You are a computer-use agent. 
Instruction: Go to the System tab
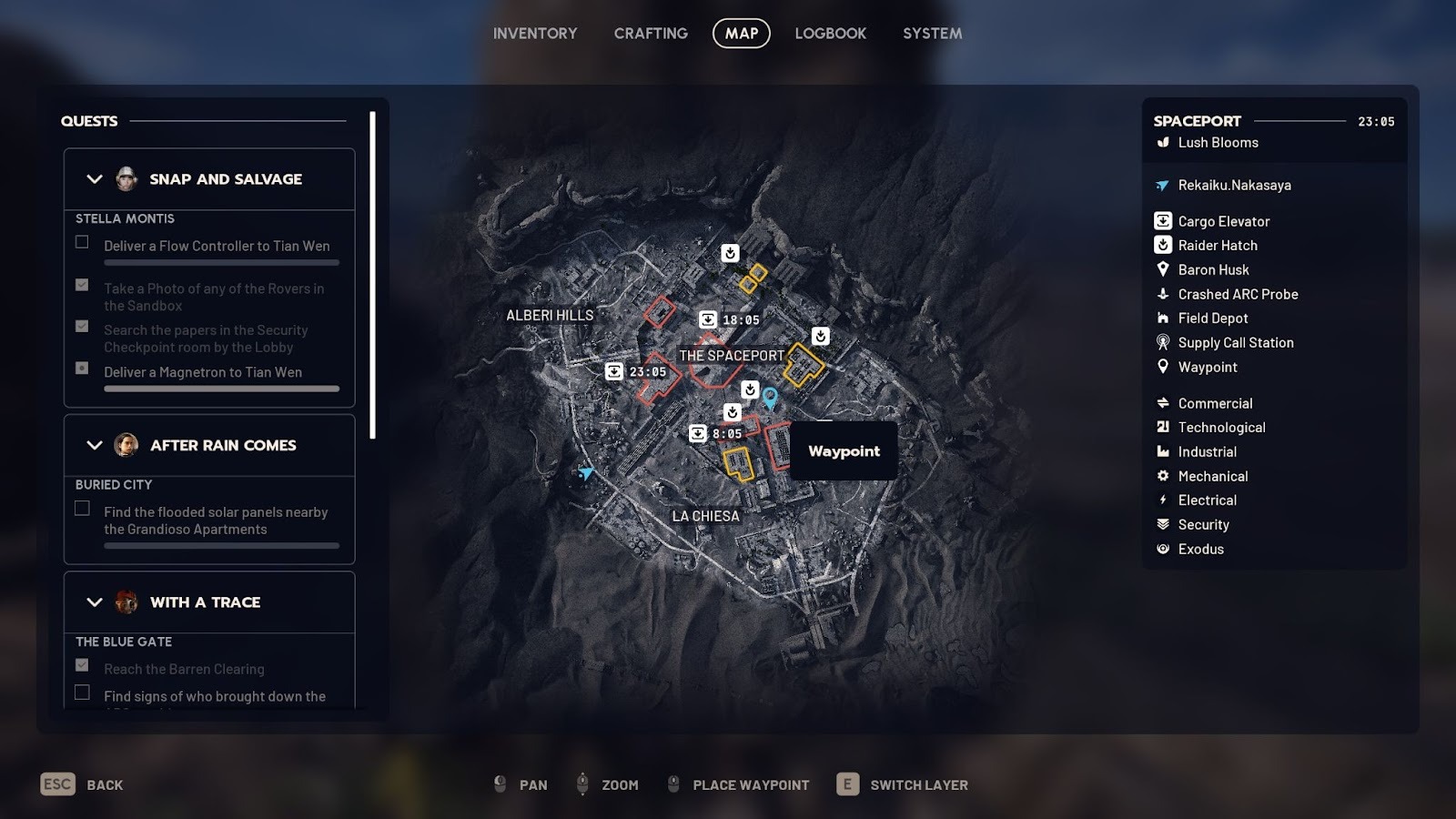click(x=932, y=34)
